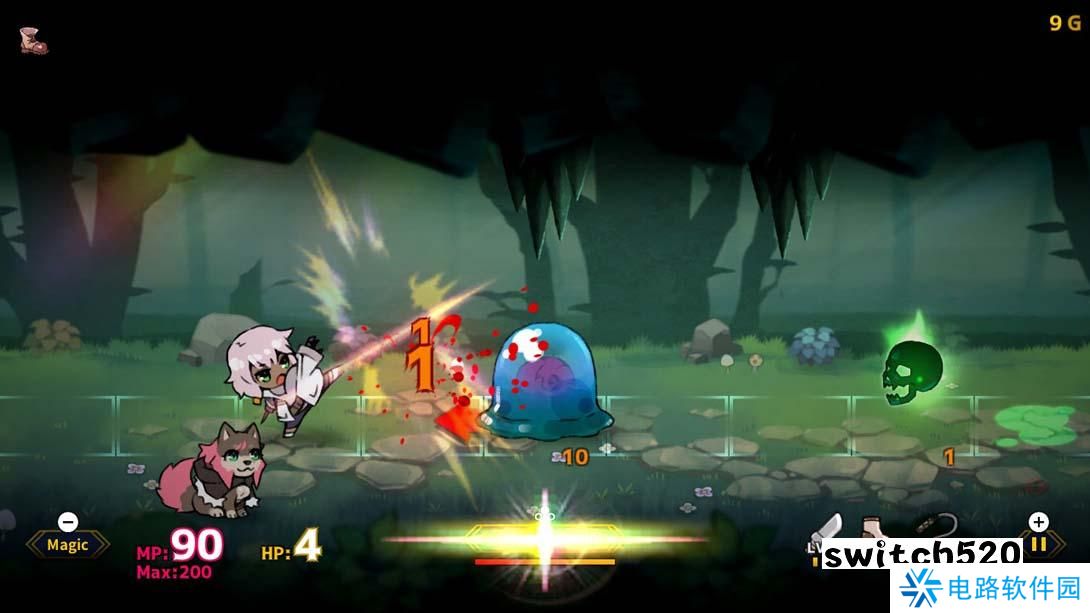Pause the game with the pause button

coord(1039,543)
